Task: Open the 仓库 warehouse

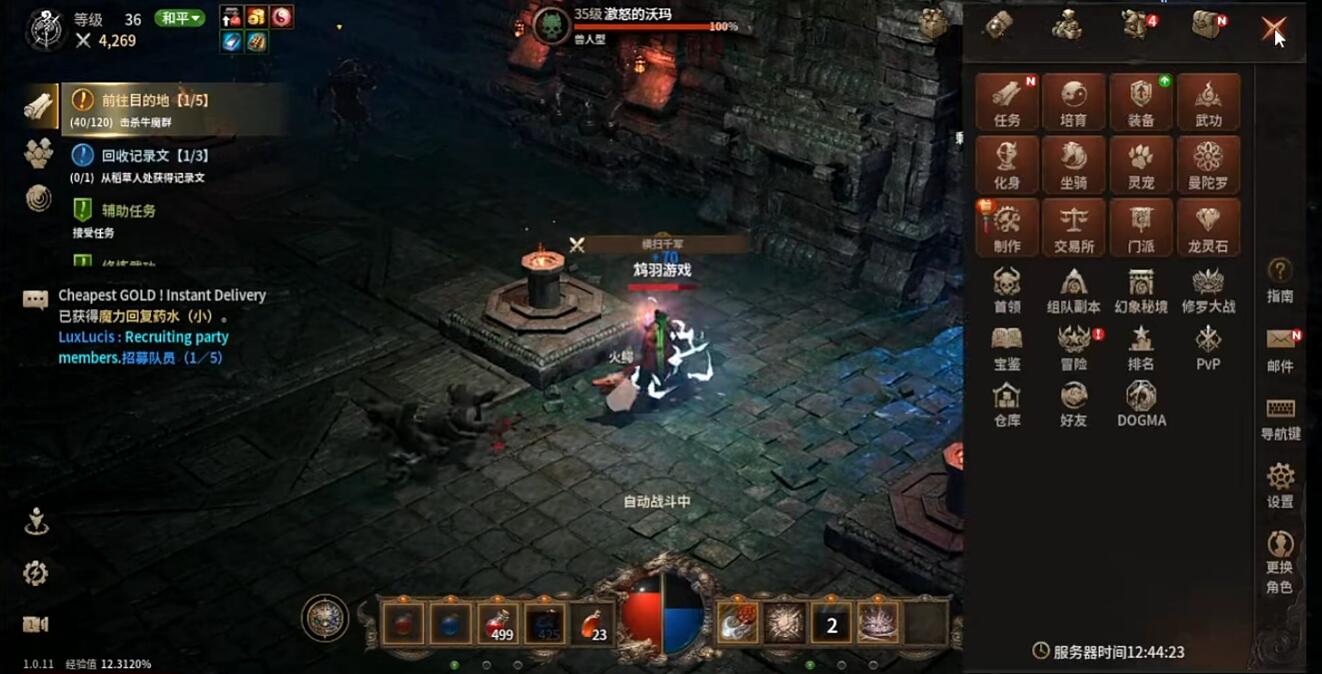Action: pyautogui.click(x=1007, y=405)
